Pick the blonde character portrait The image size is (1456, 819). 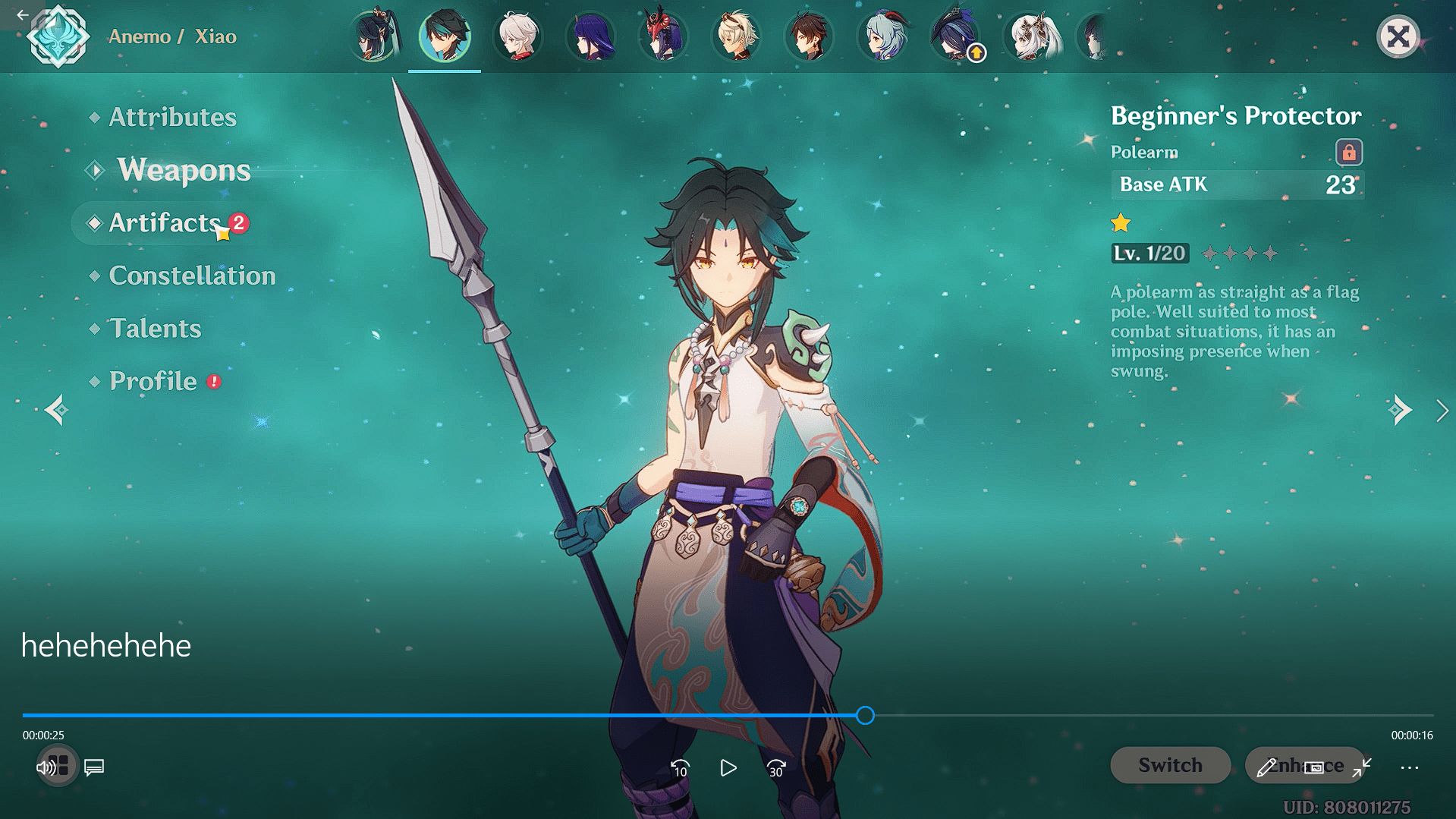tap(737, 36)
